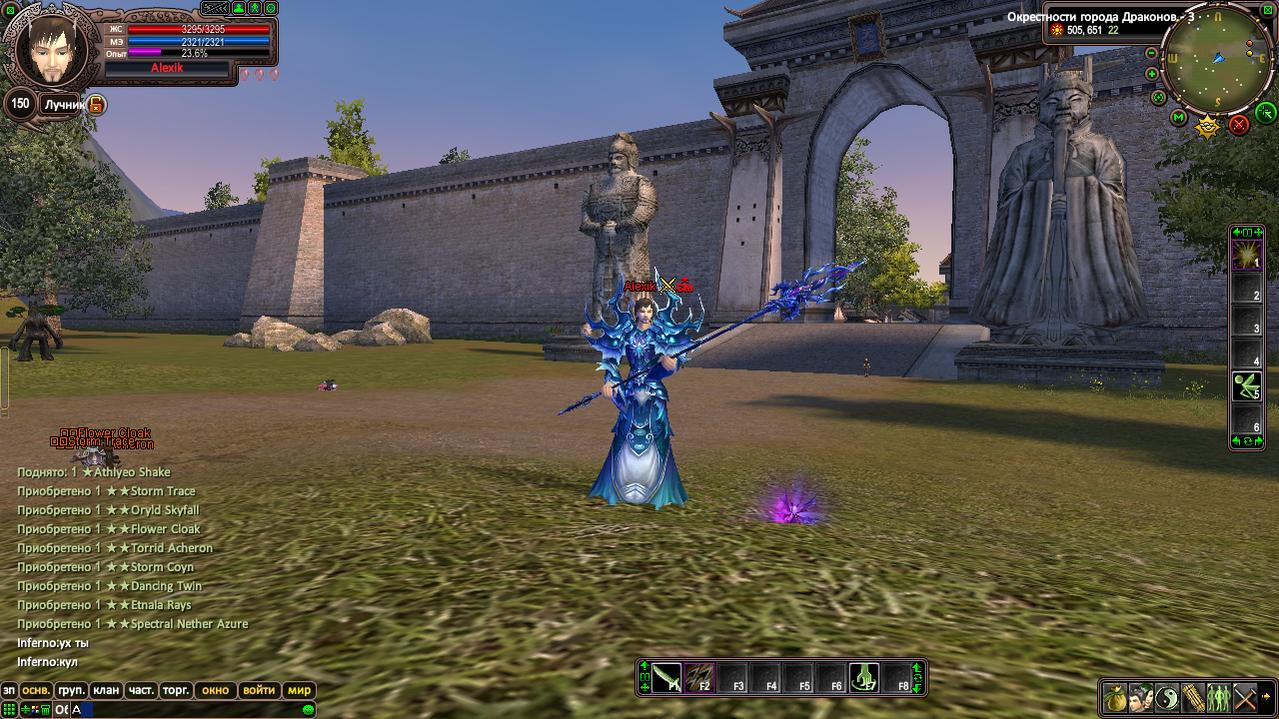Open the character portrait menu icon
The width and height of the screenshot is (1279, 719).
[x=1140, y=696]
